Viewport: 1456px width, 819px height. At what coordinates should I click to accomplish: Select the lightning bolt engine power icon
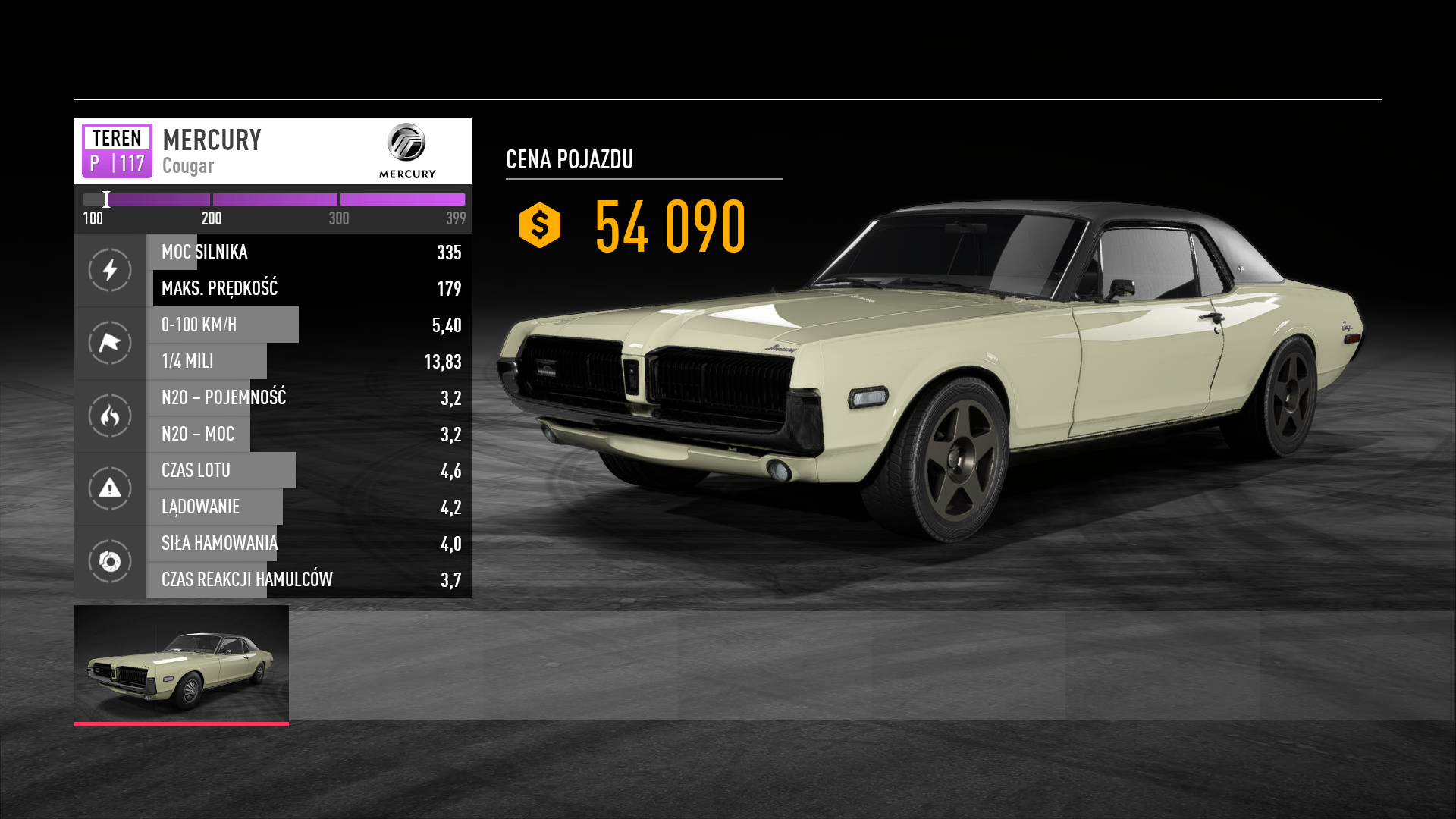click(x=110, y=270)
